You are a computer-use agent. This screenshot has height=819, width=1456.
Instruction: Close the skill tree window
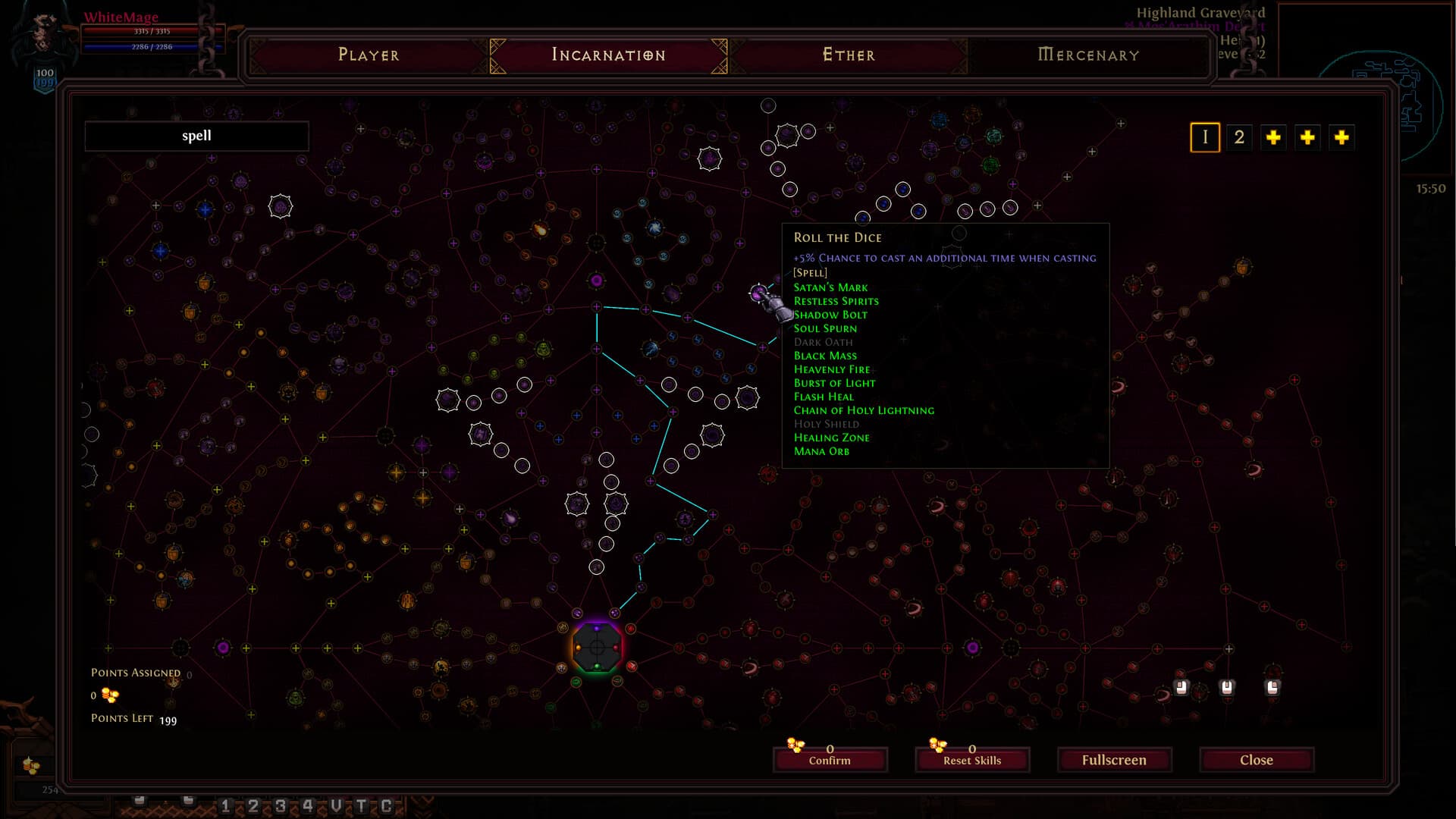[x=1256, y=759]
